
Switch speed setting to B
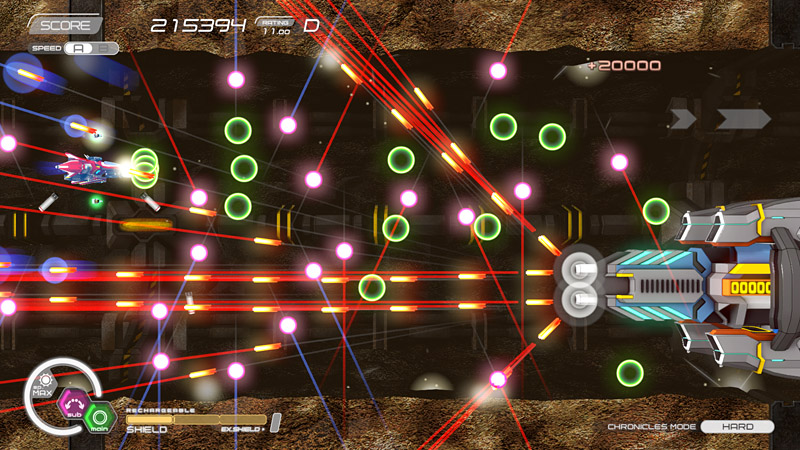[x=104, y=47]
